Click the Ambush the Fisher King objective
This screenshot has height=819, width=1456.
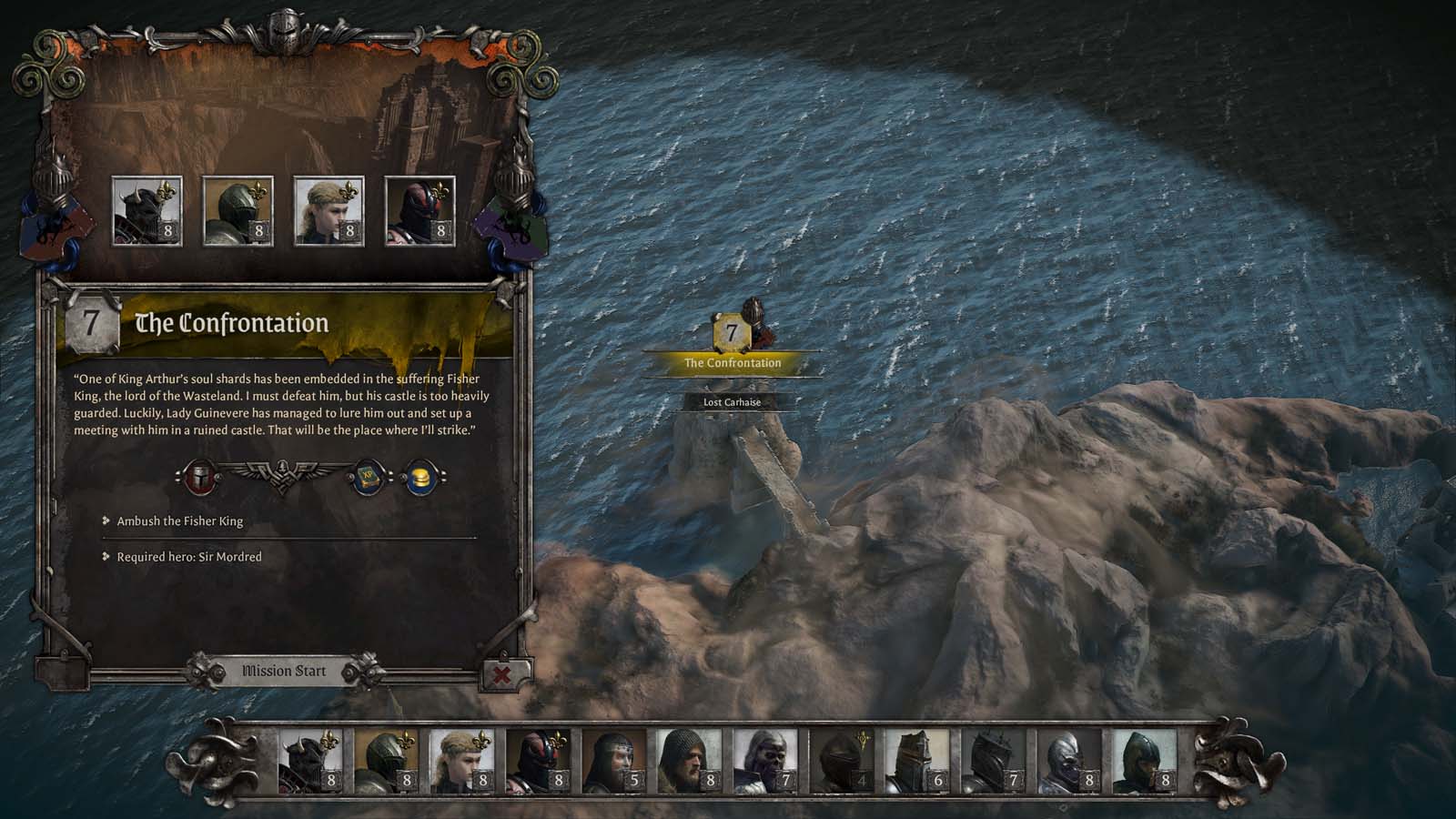click(x=177, y=521)
